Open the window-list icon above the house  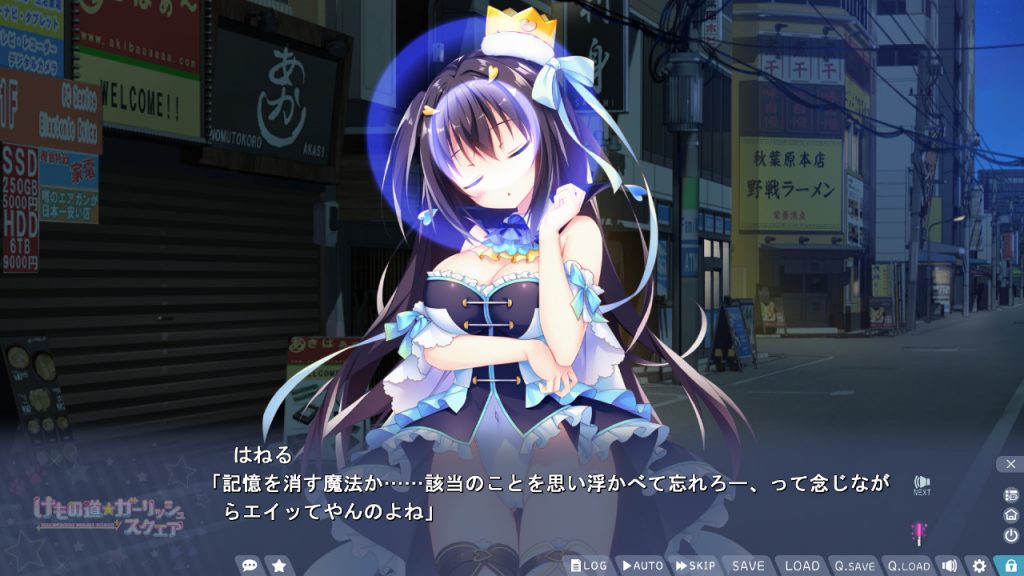[x=1010, y=494]
